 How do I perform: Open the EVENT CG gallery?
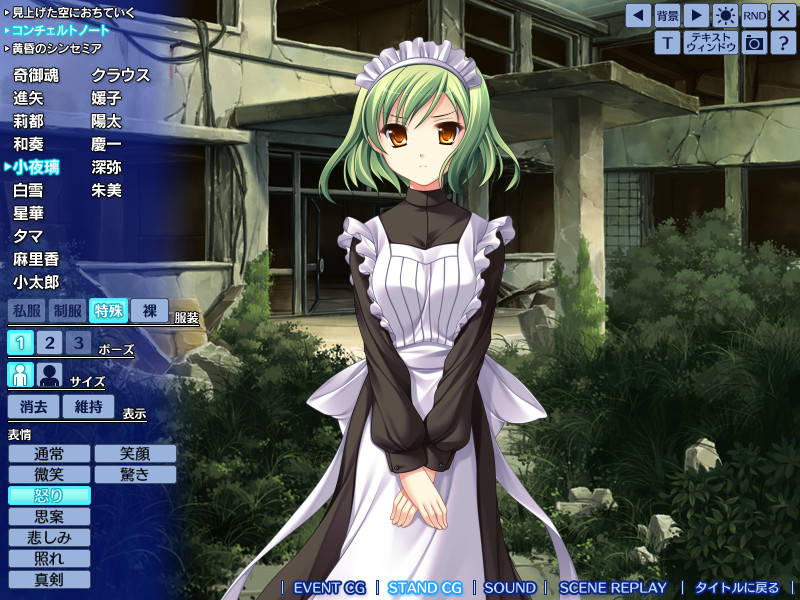pyautogui.click(x=329, y=588)
